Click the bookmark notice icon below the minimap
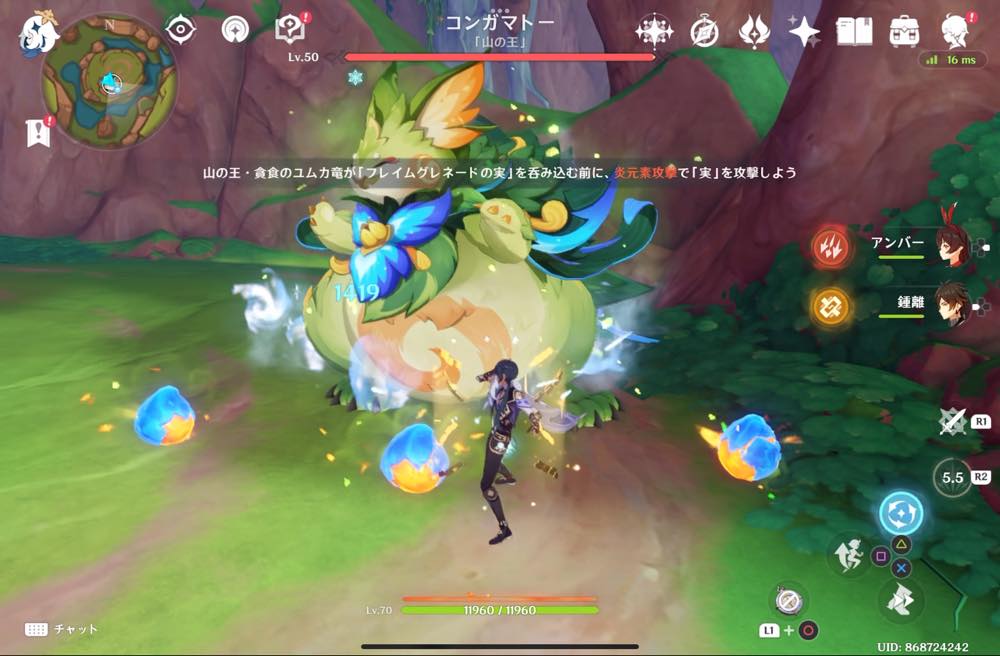Image resolution: width=1000 pixels, height=656 pixels. pos(39,132)
